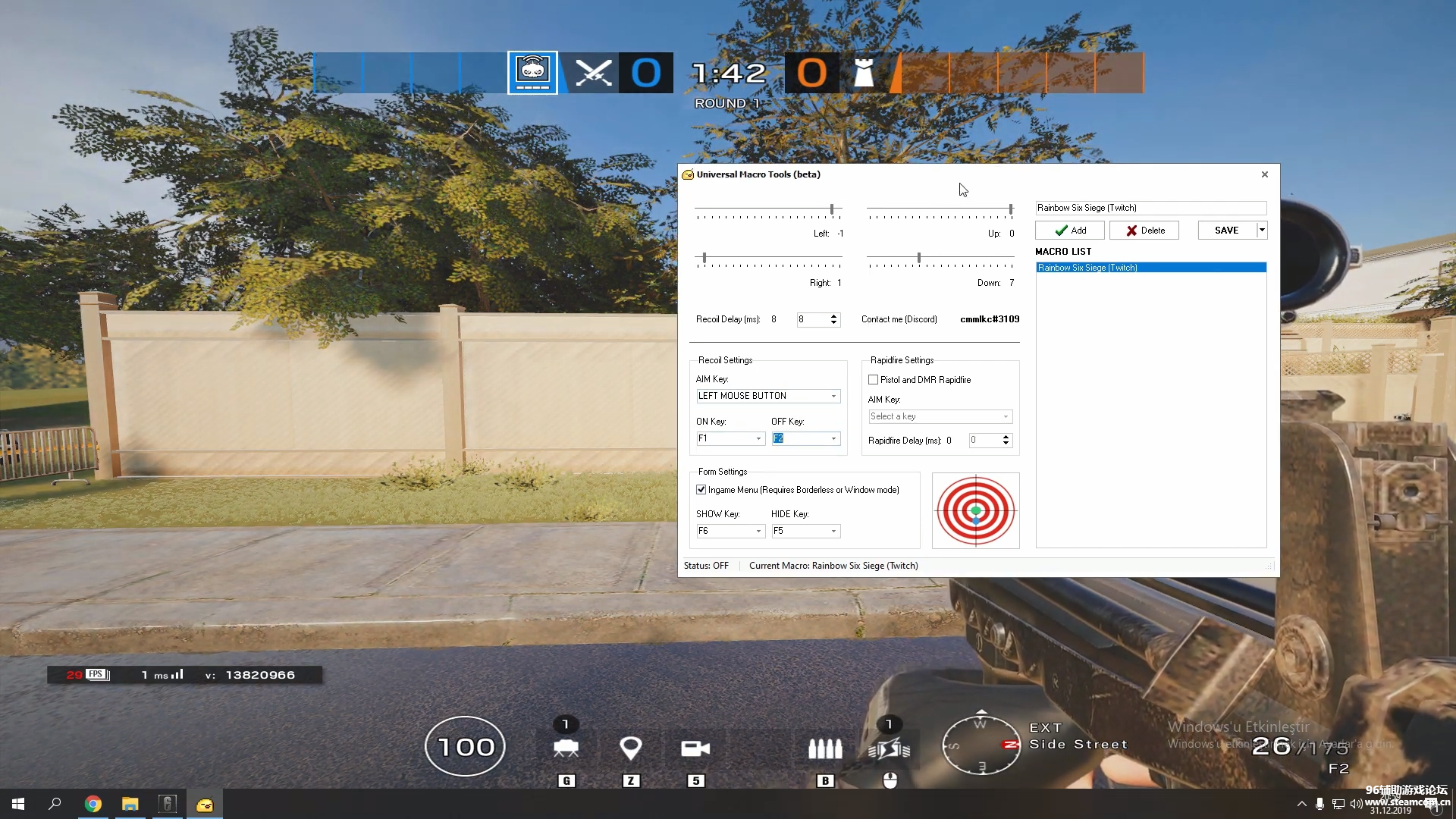Toggle the Ingame Menu checkbox
This screenshot has height=819, width=1456.
coord(701,490)
